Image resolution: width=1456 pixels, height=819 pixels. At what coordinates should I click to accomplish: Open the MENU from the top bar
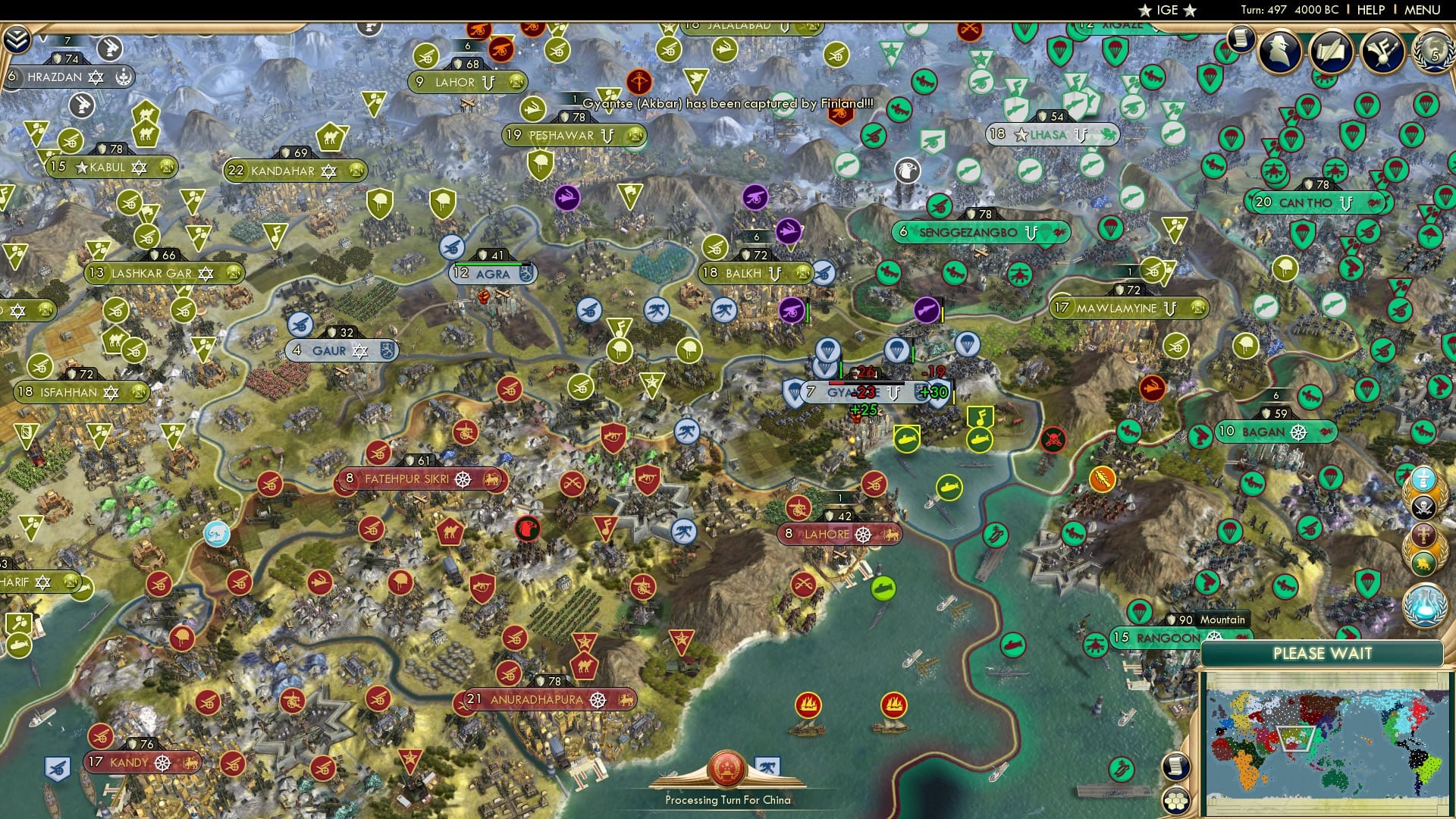pyautogui.click(x=1426, y=10)
